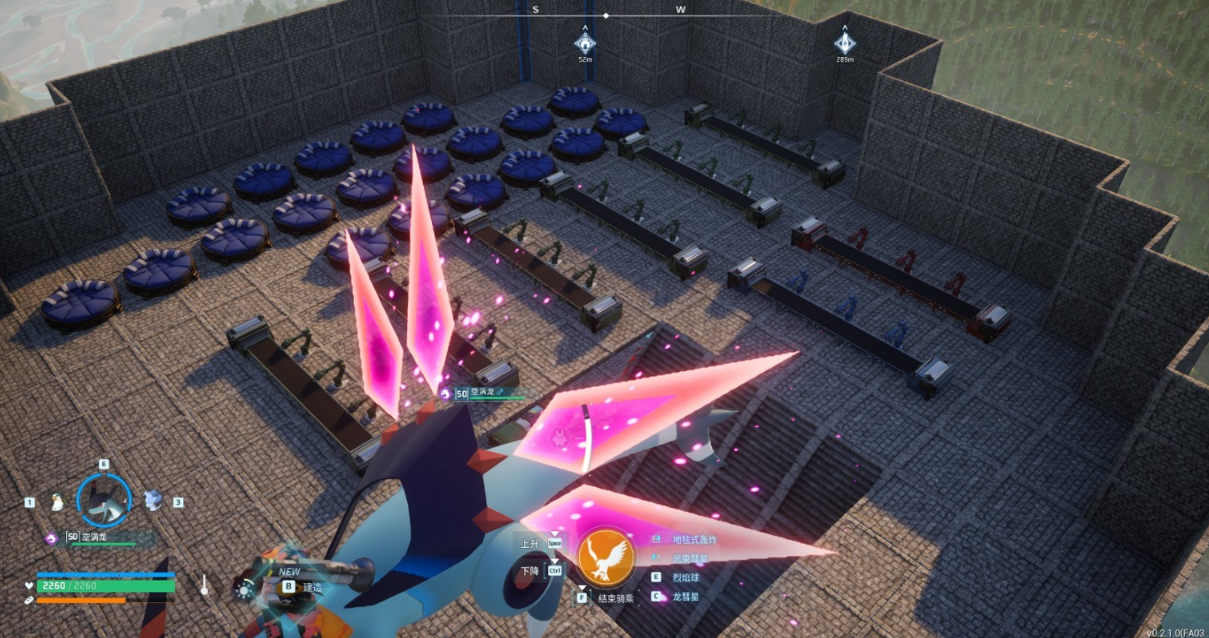Choose the 光束彗星 skill entry

point(690,558)
